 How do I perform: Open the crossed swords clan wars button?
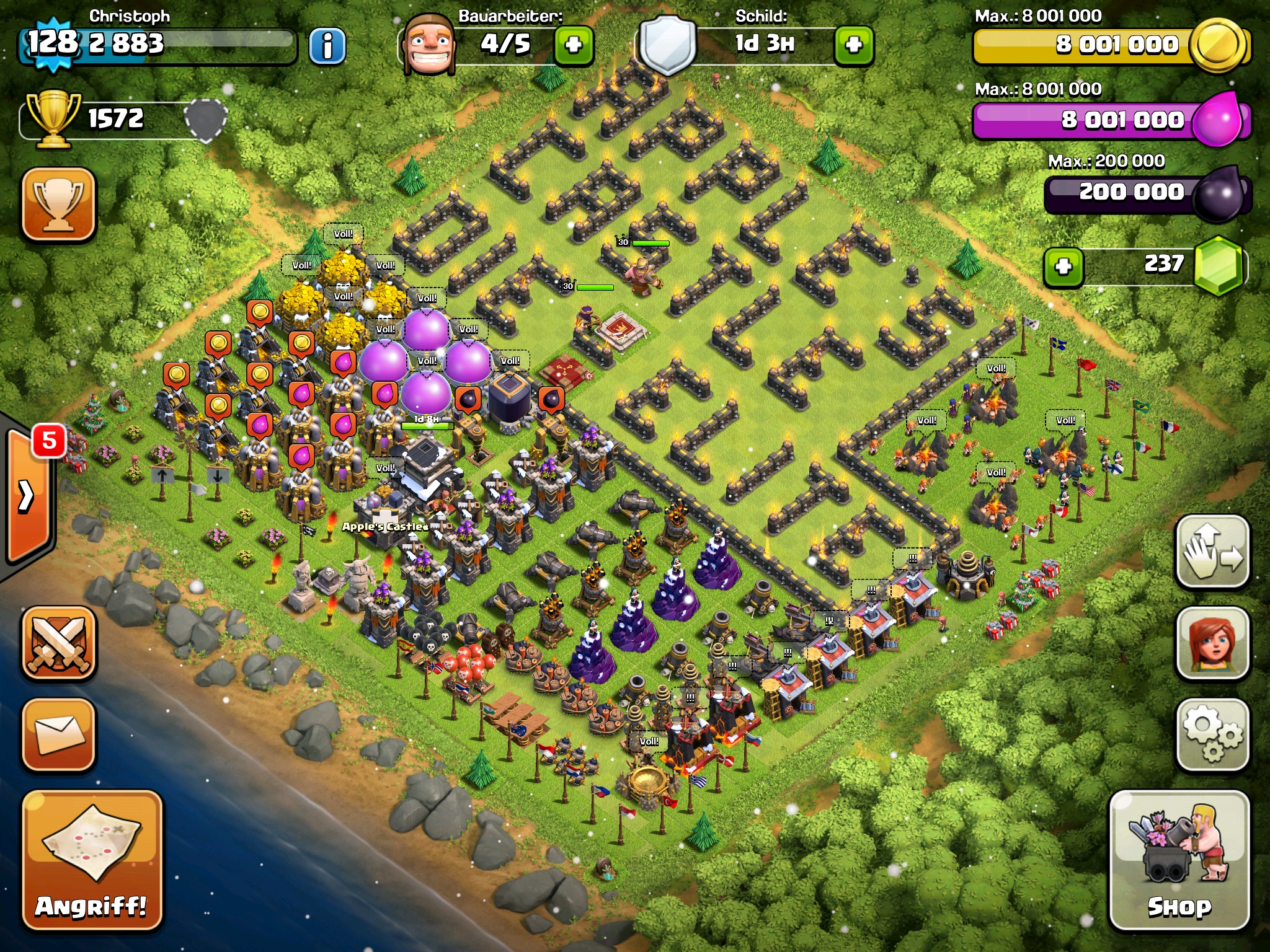point(59,643)
